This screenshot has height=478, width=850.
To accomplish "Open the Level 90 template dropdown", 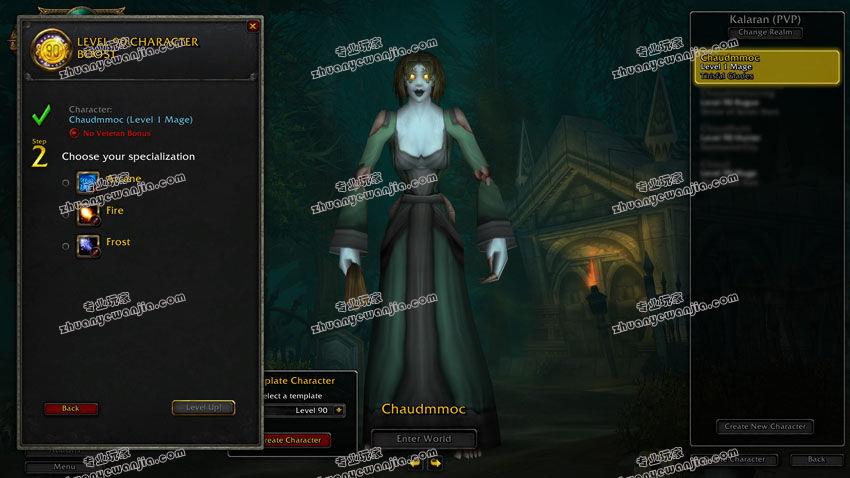I will click(x=340, y=410).
